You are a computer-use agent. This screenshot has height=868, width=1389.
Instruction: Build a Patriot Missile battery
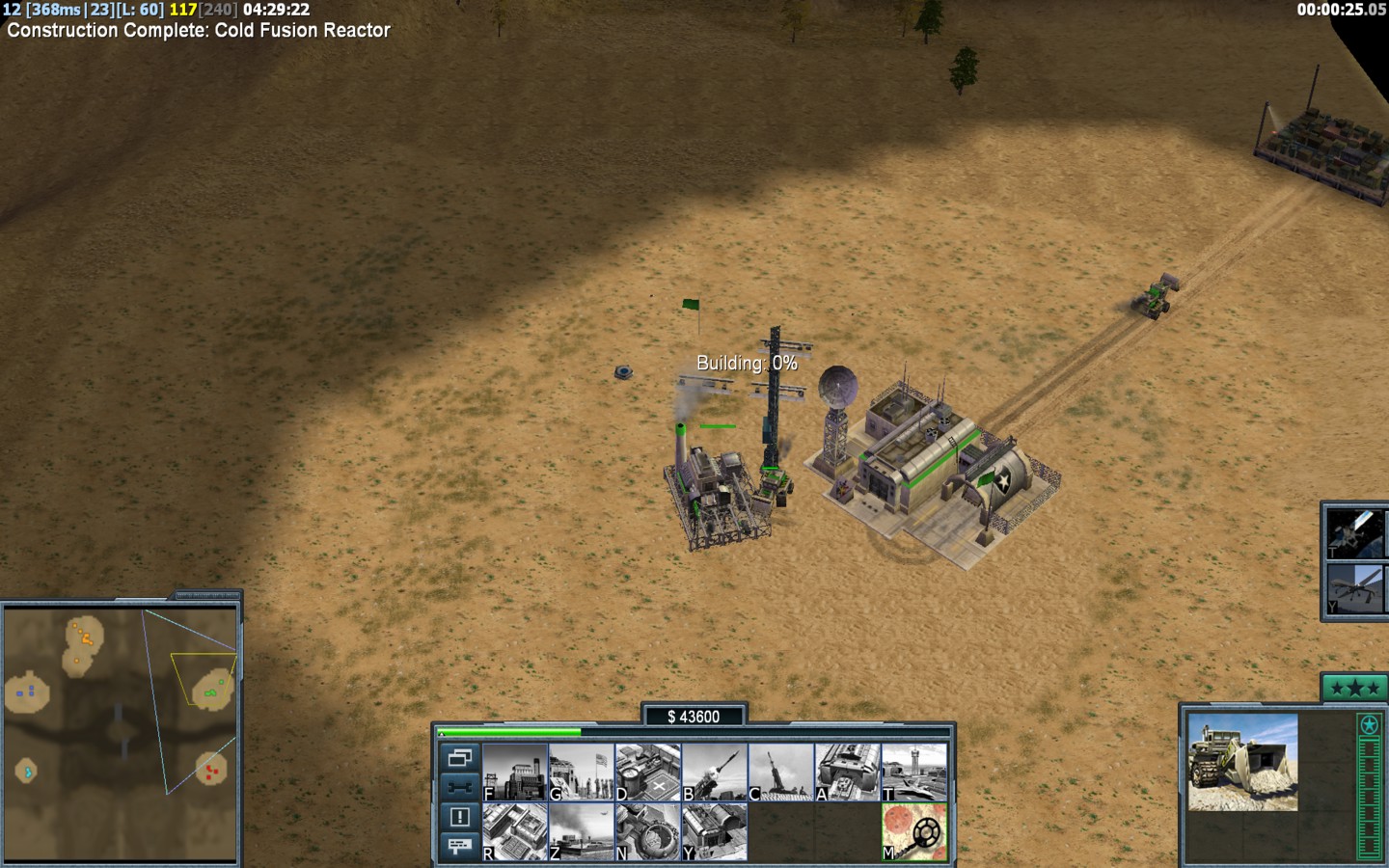[x=715, y=773]
